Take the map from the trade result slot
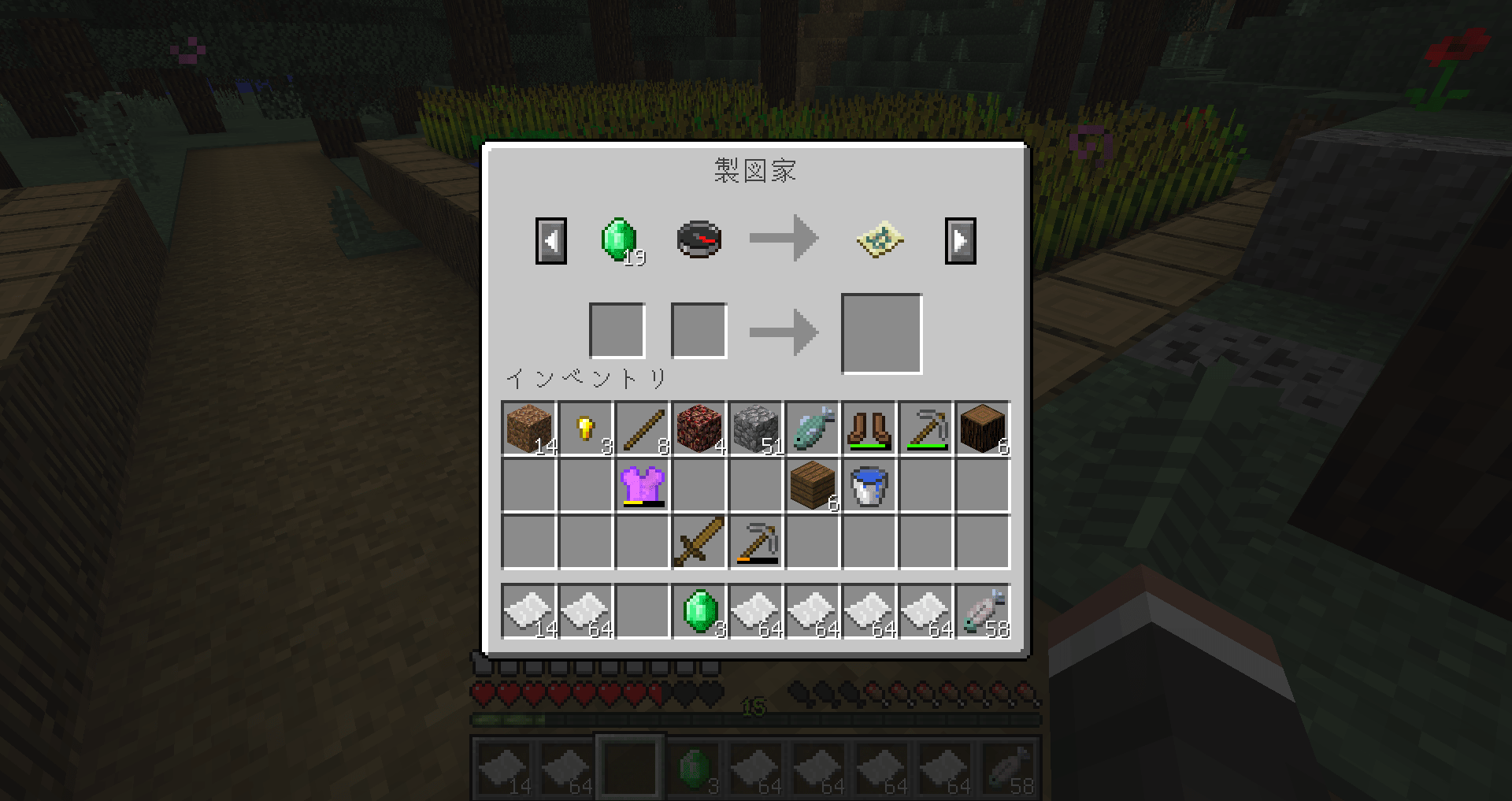 tap(880, 240)
